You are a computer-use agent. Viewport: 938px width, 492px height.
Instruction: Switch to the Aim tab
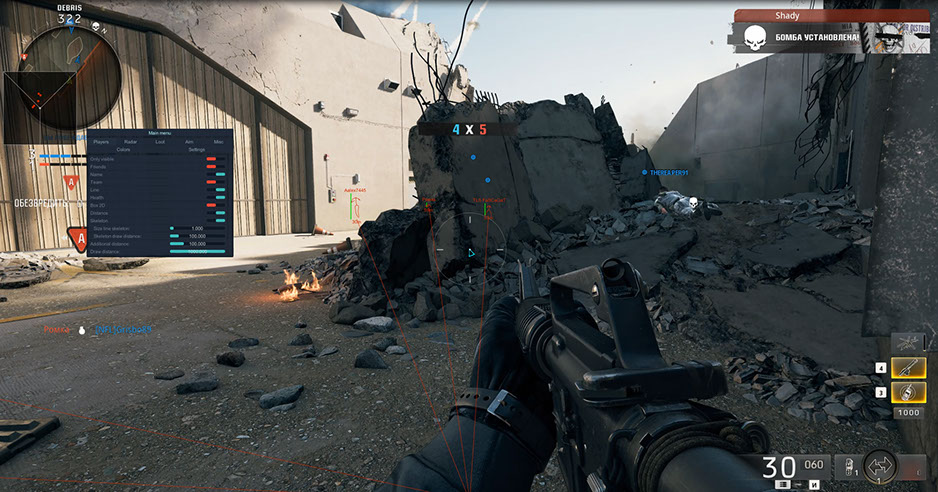(x=189, y=142)
